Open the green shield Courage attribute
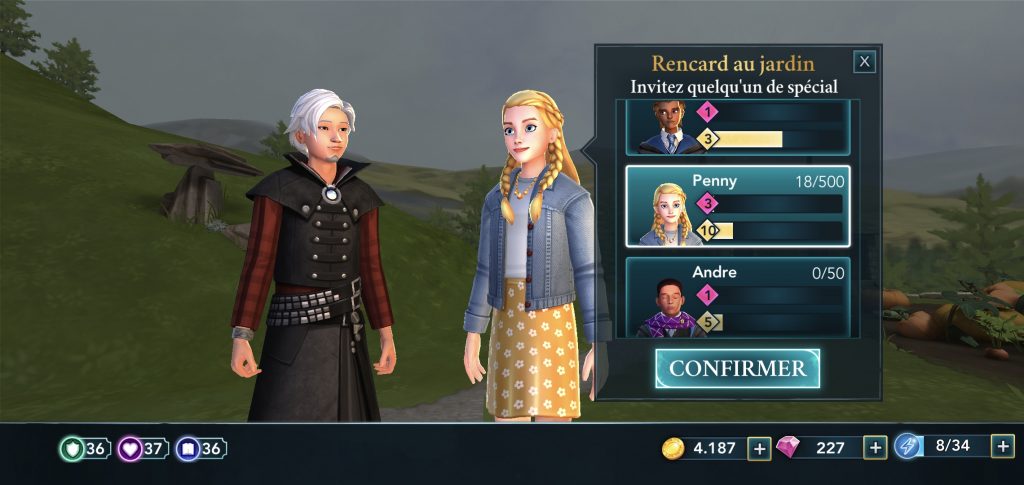The height and width of the screenshot is (485, 1024). (x=84, y=449)
